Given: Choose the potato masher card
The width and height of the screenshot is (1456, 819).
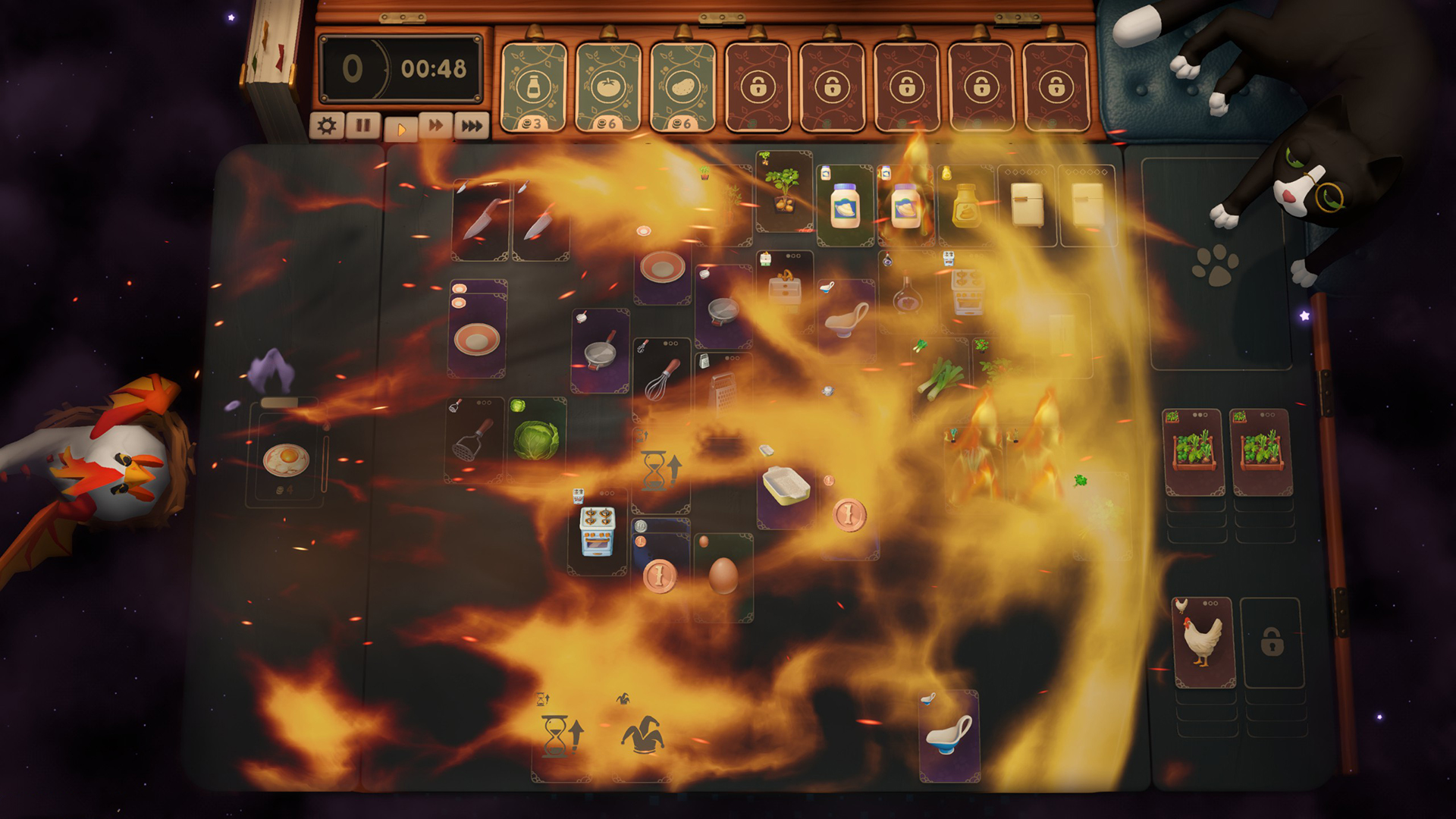Looking at the screenshot, I should point(475,440).
